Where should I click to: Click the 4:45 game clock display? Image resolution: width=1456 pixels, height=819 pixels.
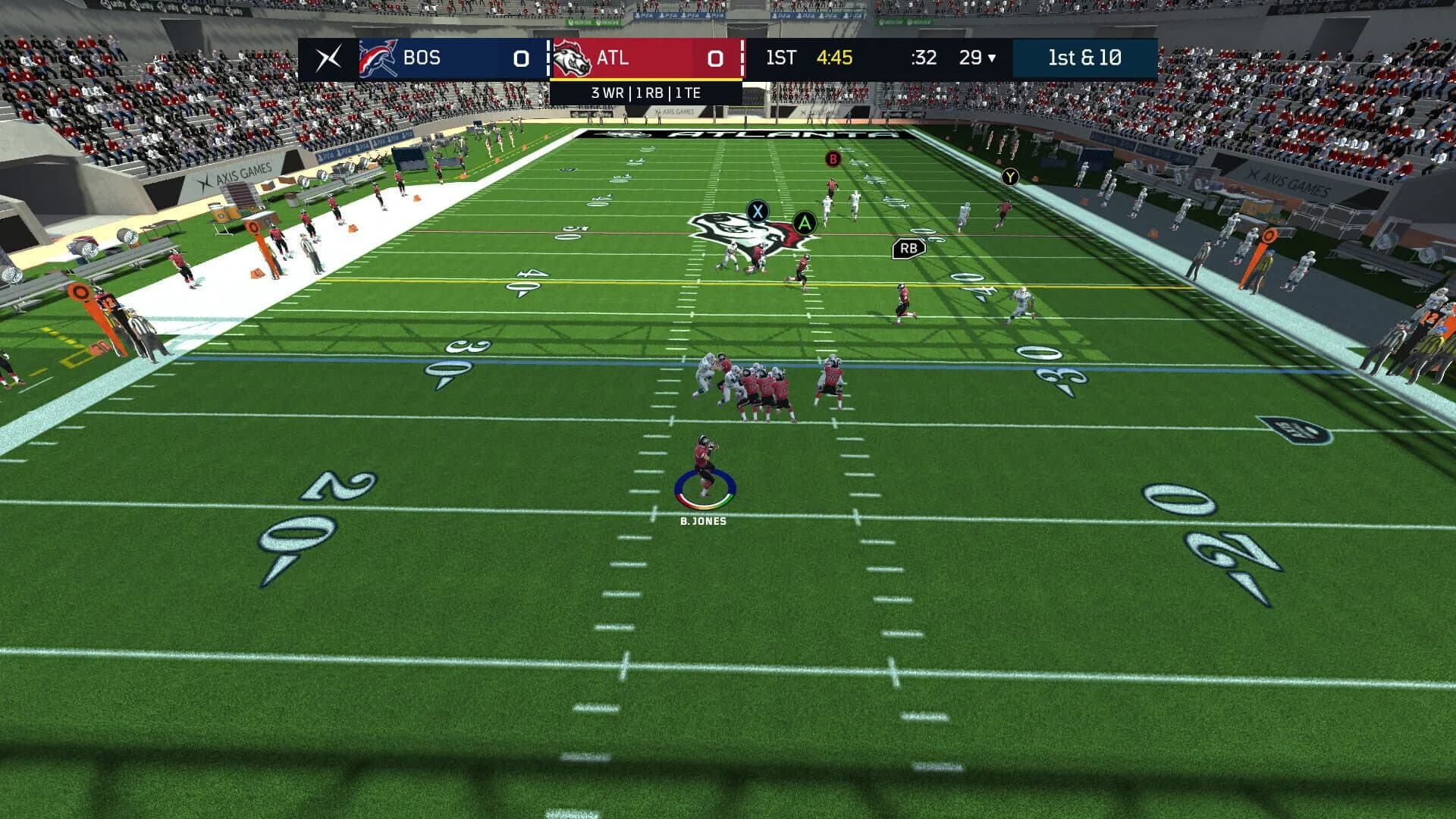pyautogui.click(x=834, y=58)
